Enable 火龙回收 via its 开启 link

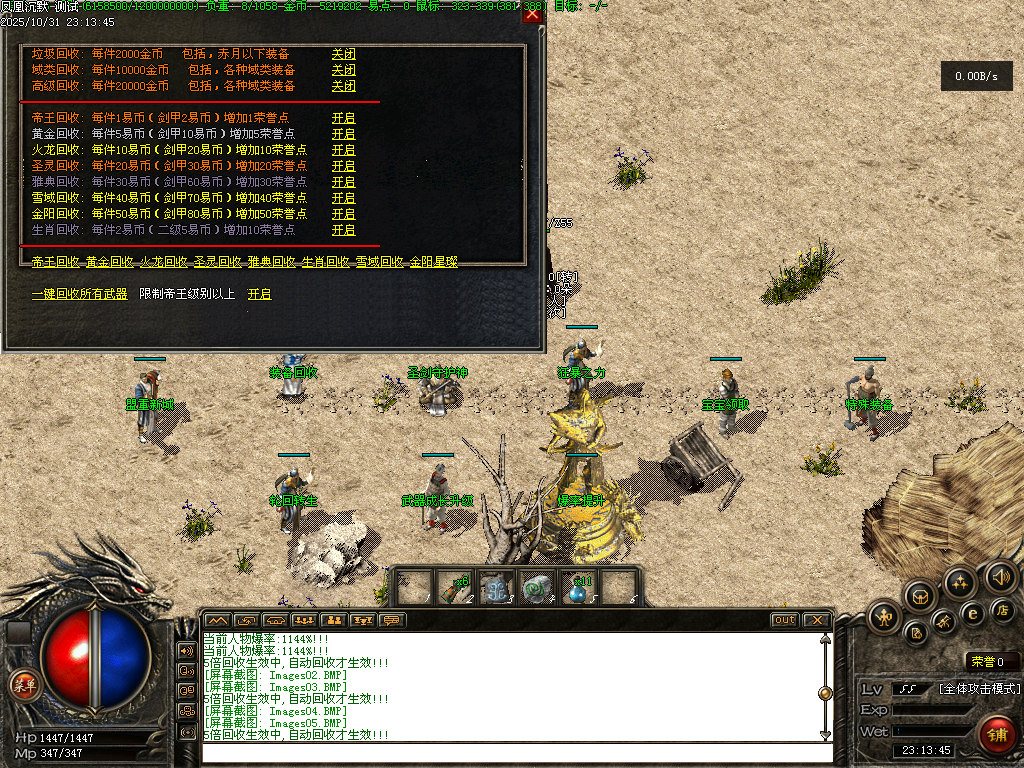tap(343, 150)
